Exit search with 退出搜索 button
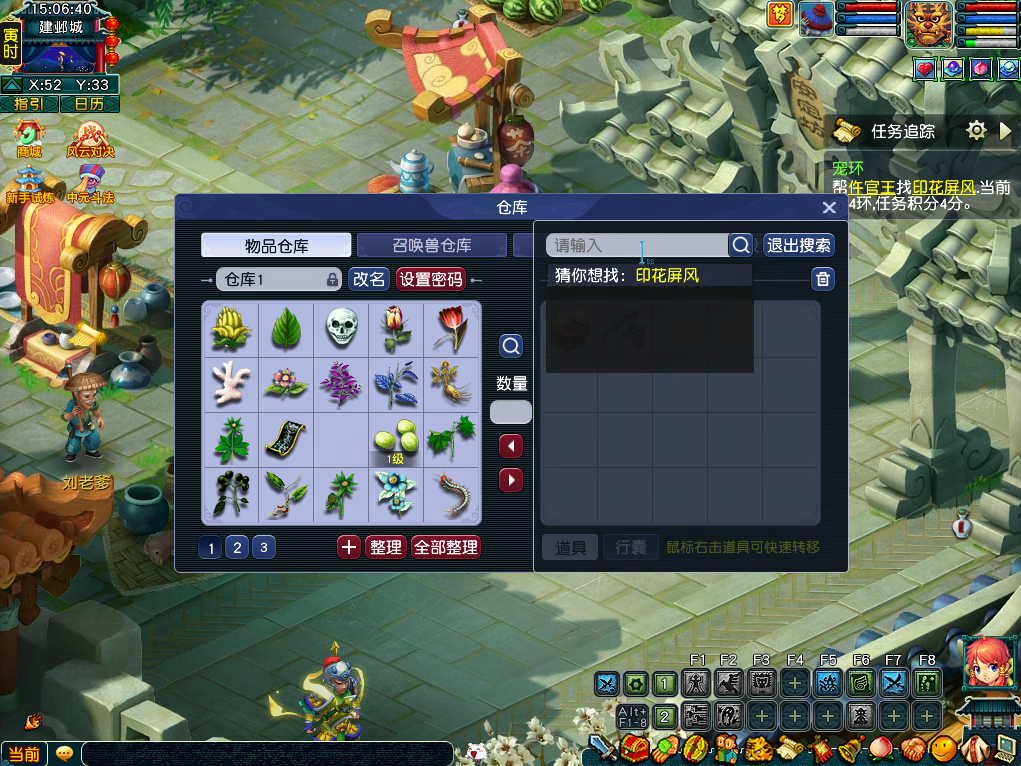Image resolution: width=1021 pixels, height=766 pixels. point(798,245)
